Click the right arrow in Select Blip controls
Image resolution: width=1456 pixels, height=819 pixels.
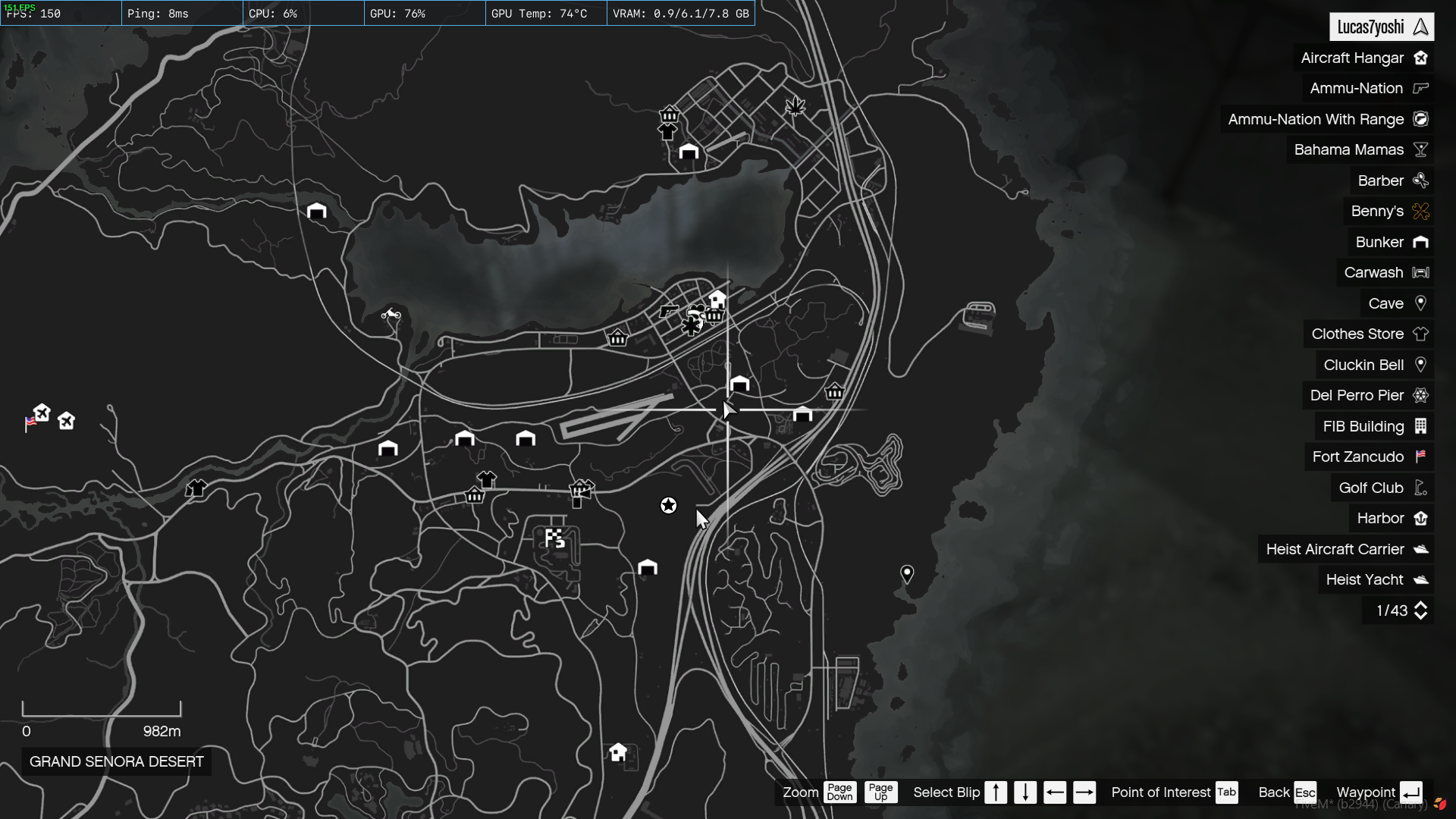[1085, 792]
